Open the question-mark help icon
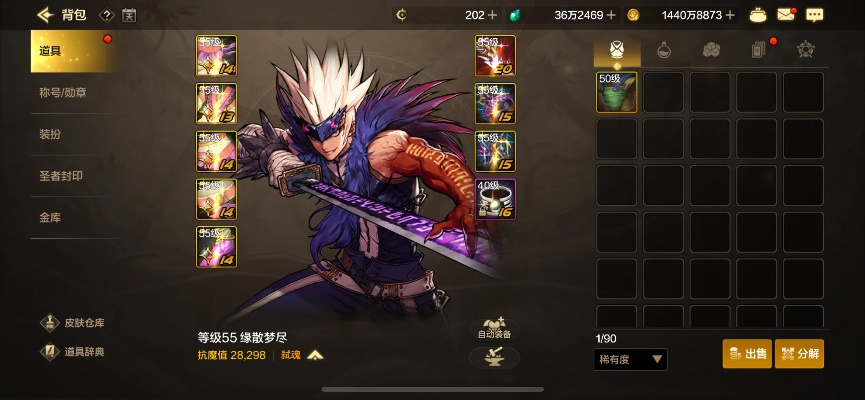 click(107, 15)
